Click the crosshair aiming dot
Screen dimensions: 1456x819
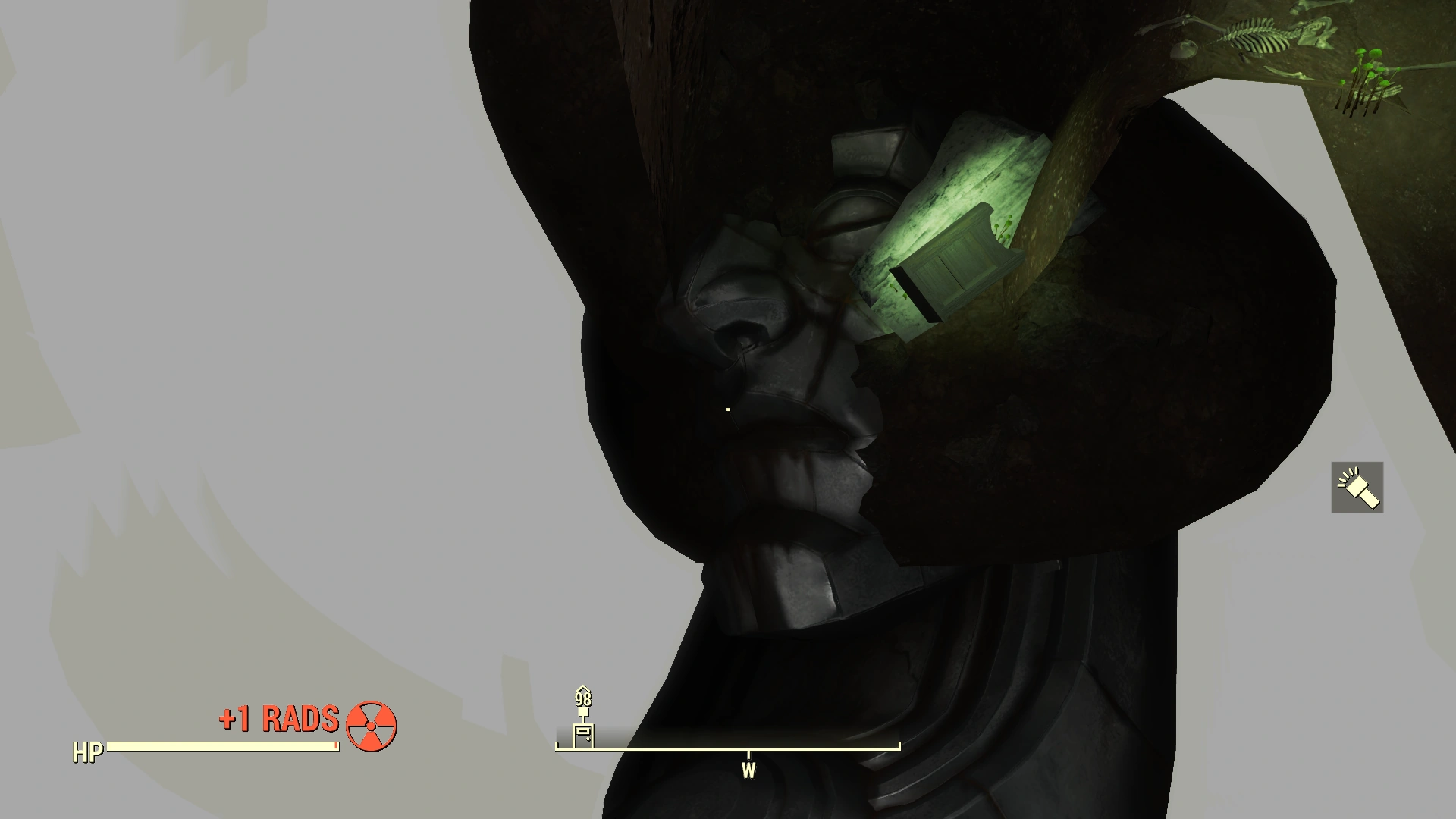click(x=728, y=409)
